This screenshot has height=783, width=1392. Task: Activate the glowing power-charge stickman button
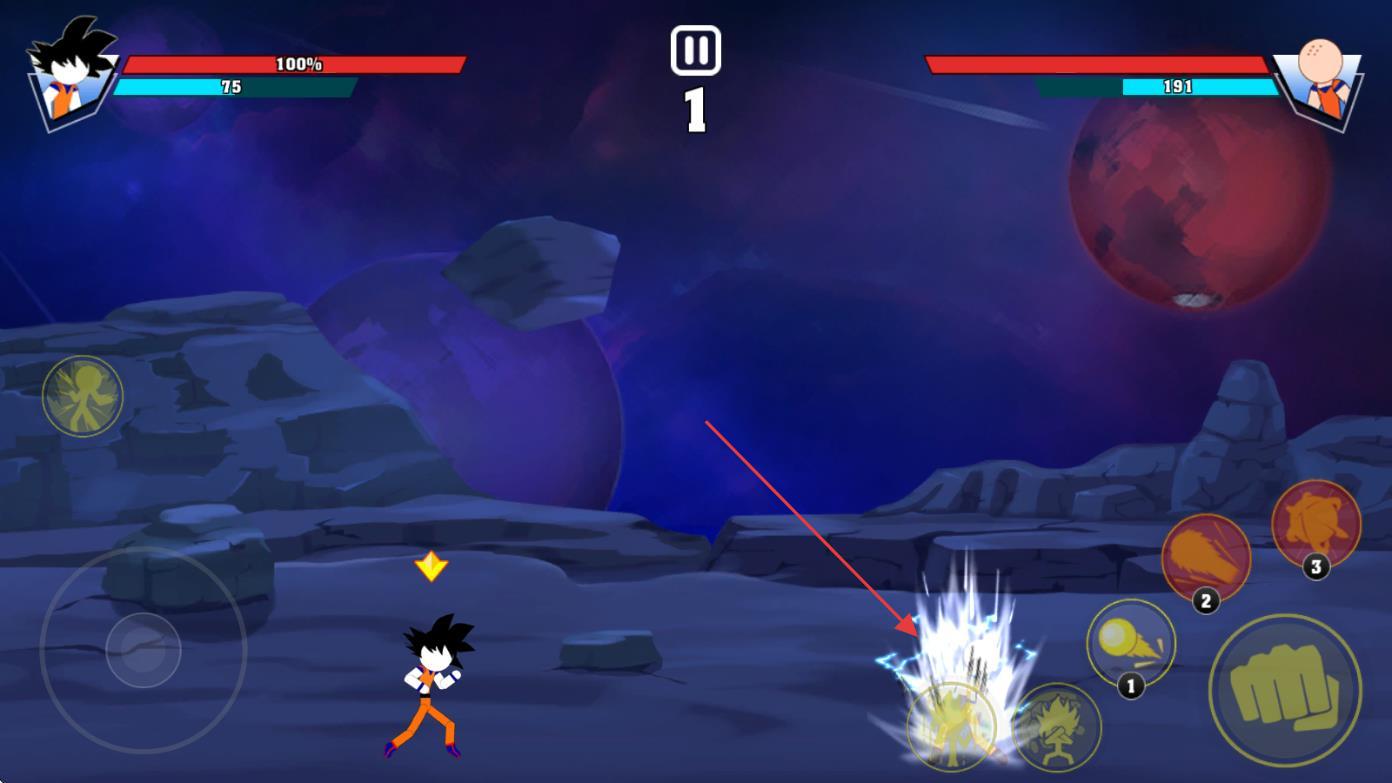point(951,727)
